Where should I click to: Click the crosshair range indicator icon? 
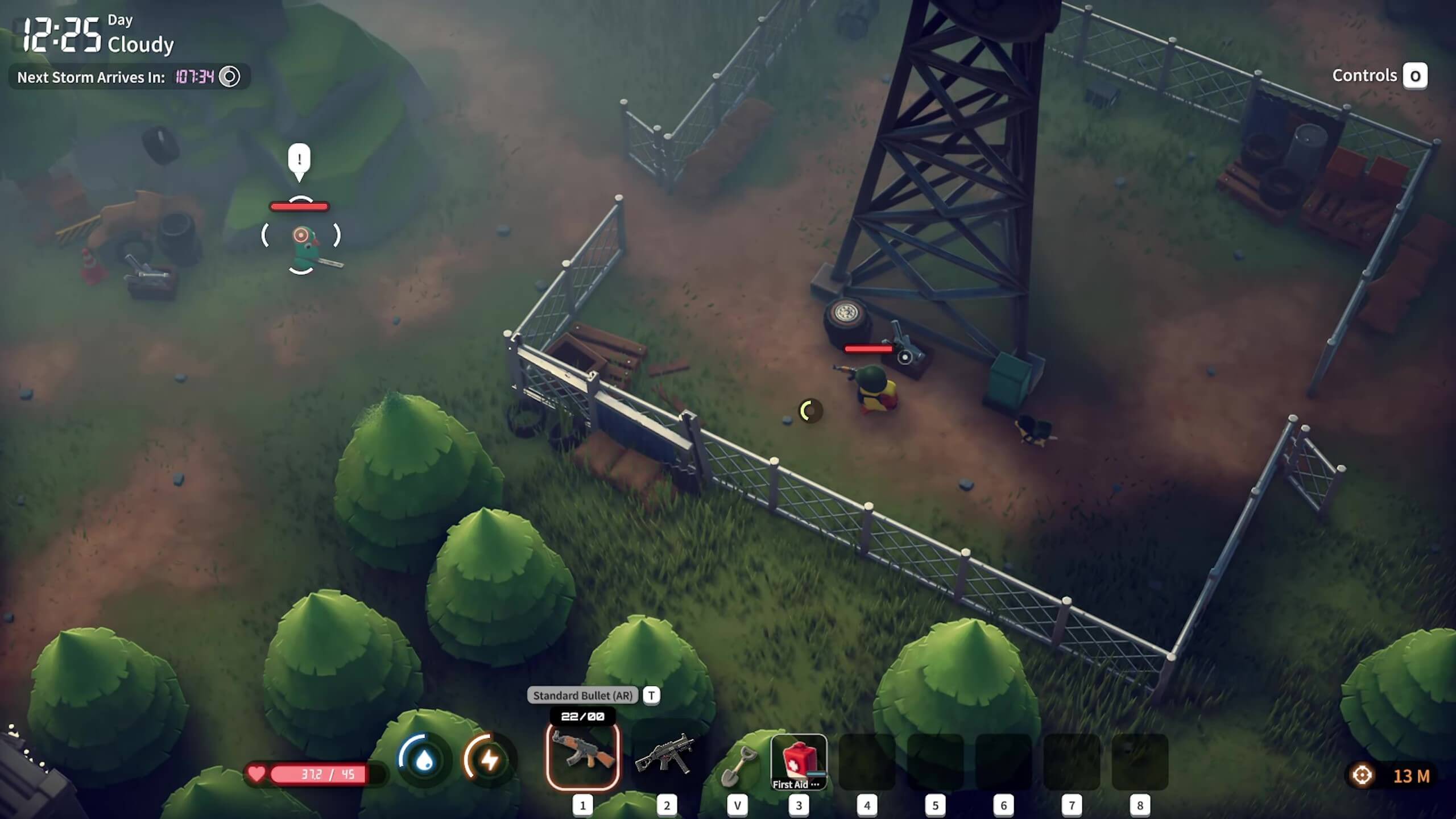[1362, 775]
